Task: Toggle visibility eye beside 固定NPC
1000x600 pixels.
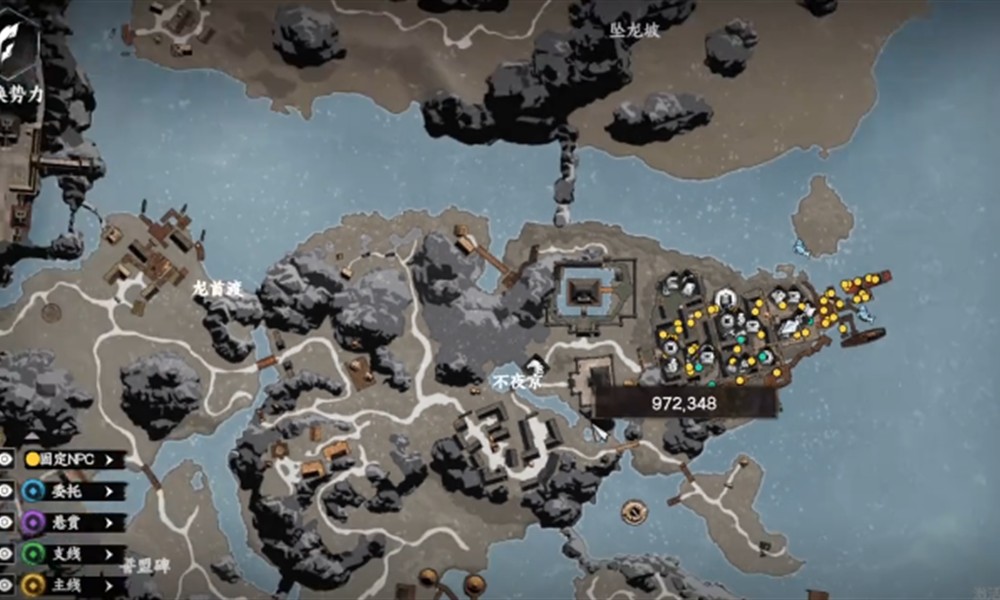Action: [6, 459]
